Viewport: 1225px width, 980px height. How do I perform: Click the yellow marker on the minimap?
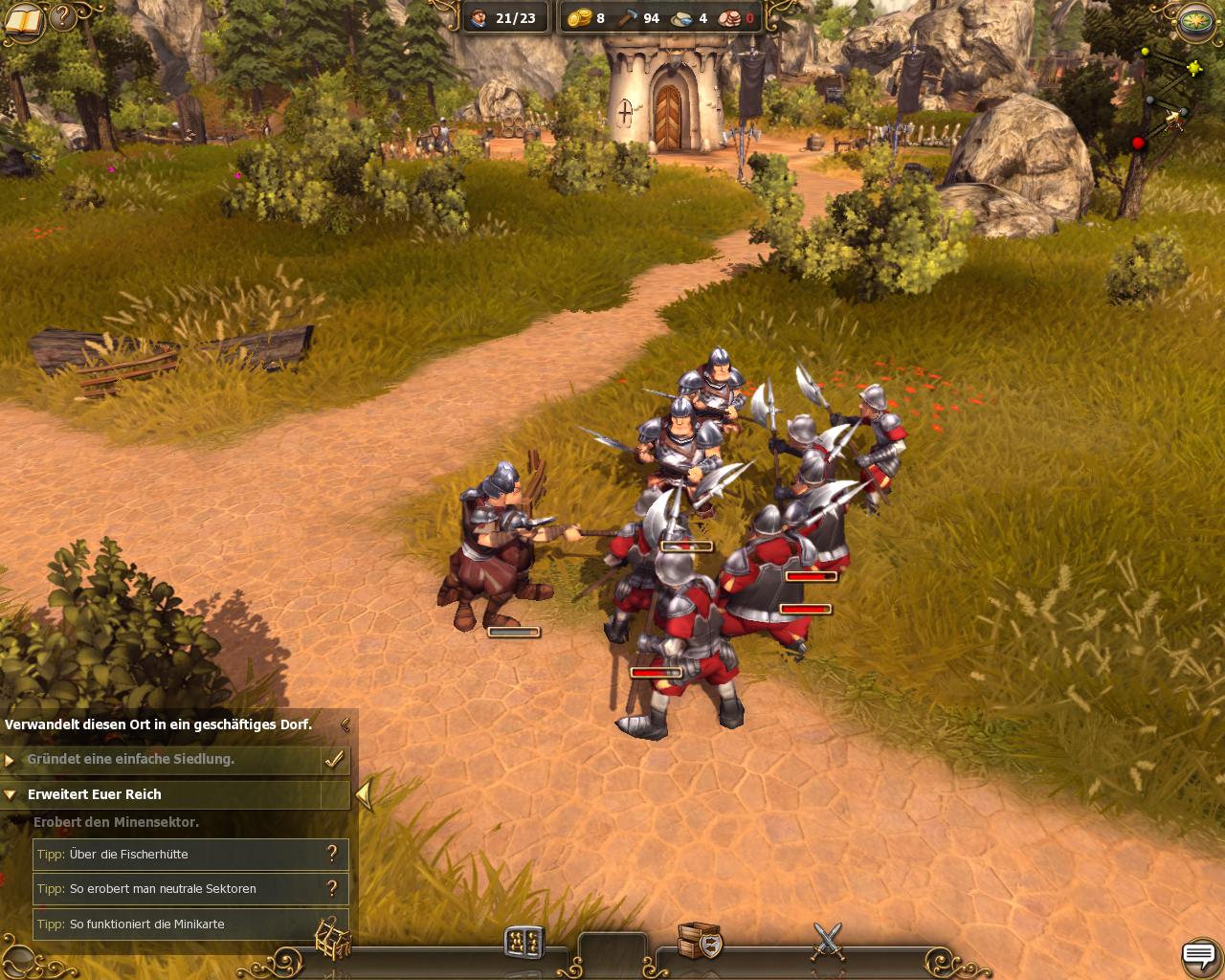pos(1194,68)
